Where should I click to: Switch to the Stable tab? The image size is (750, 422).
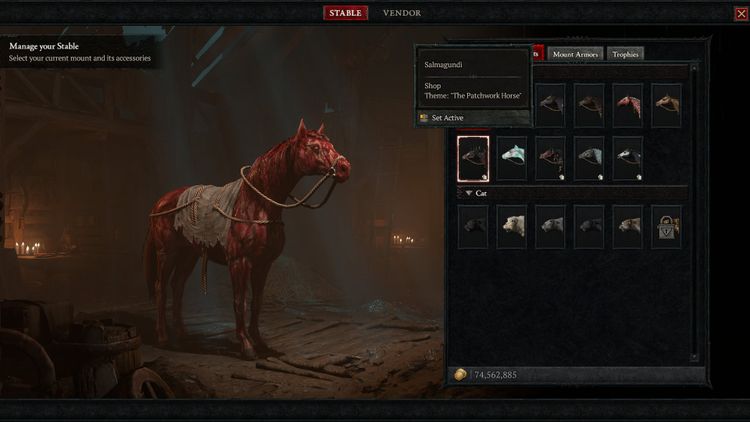[x=345, y=13]
